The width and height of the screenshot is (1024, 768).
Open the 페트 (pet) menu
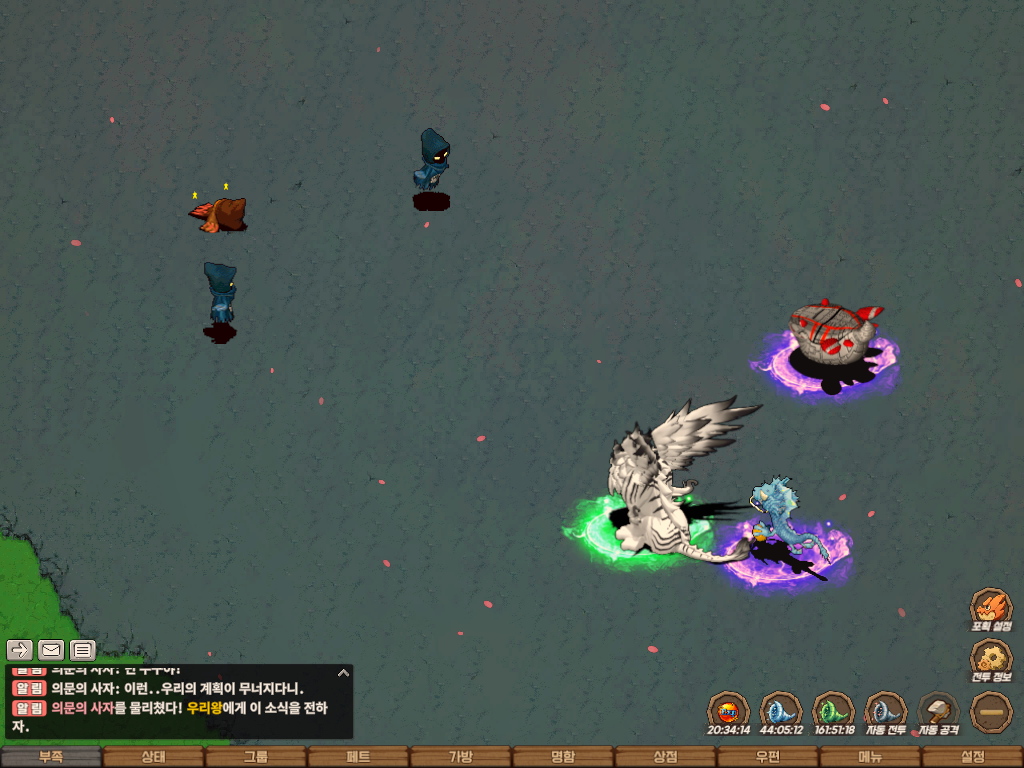tap(358, 757)
